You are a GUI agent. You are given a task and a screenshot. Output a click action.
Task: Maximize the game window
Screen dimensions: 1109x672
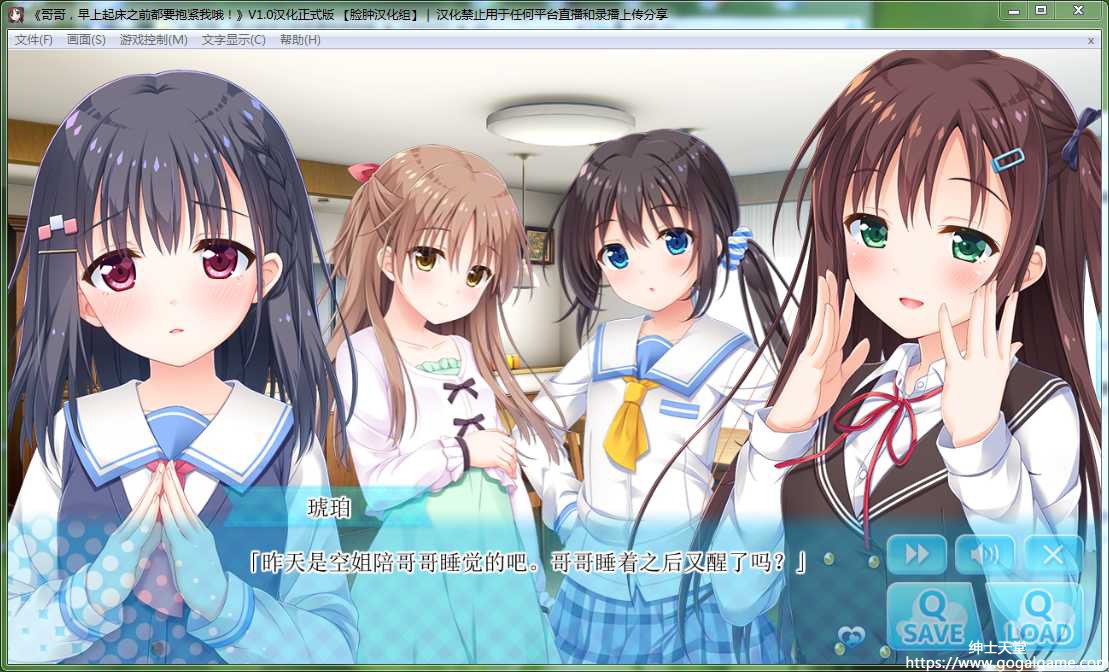tap(1041, 10)
